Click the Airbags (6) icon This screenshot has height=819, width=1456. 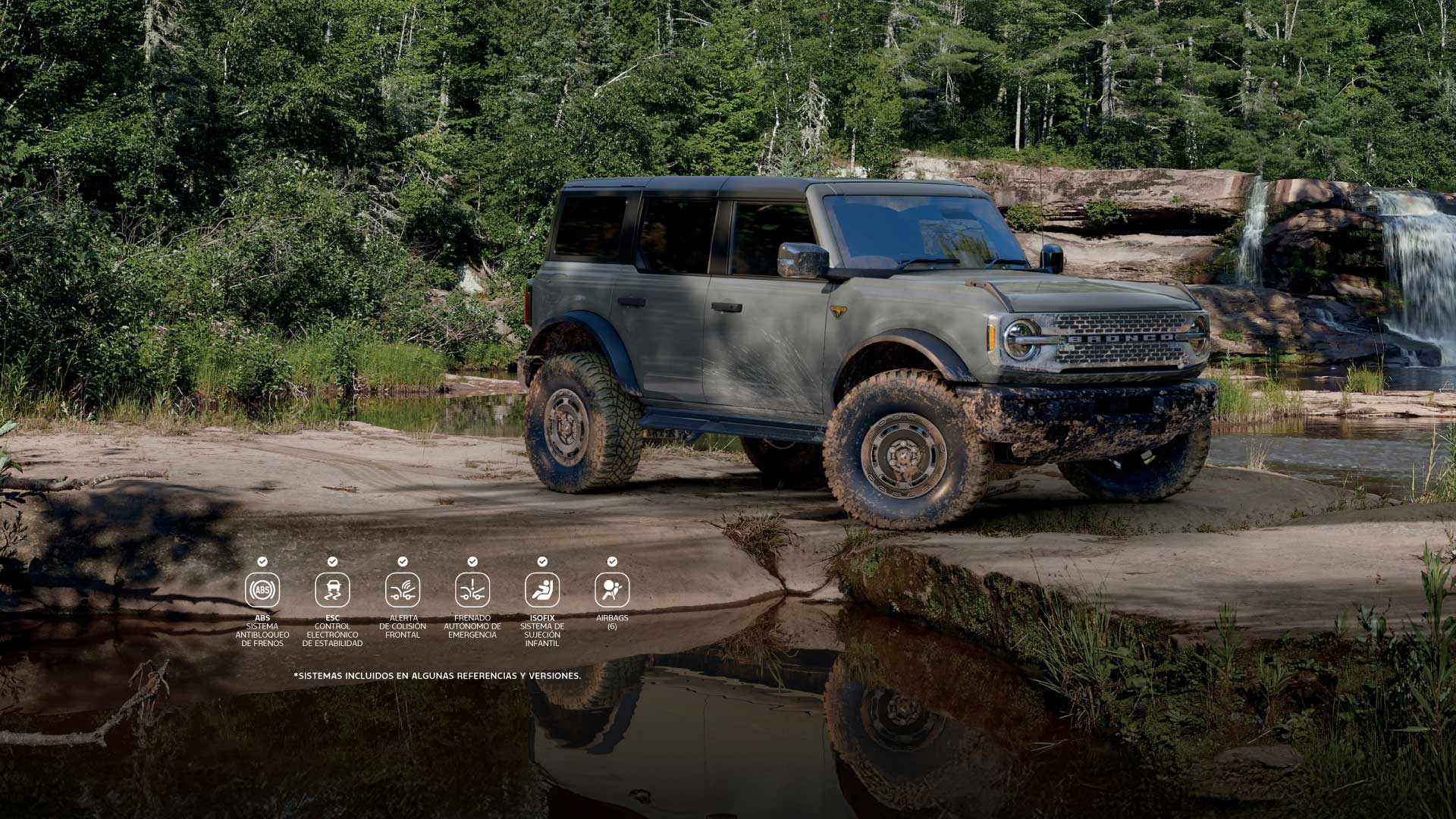(612, 590)
